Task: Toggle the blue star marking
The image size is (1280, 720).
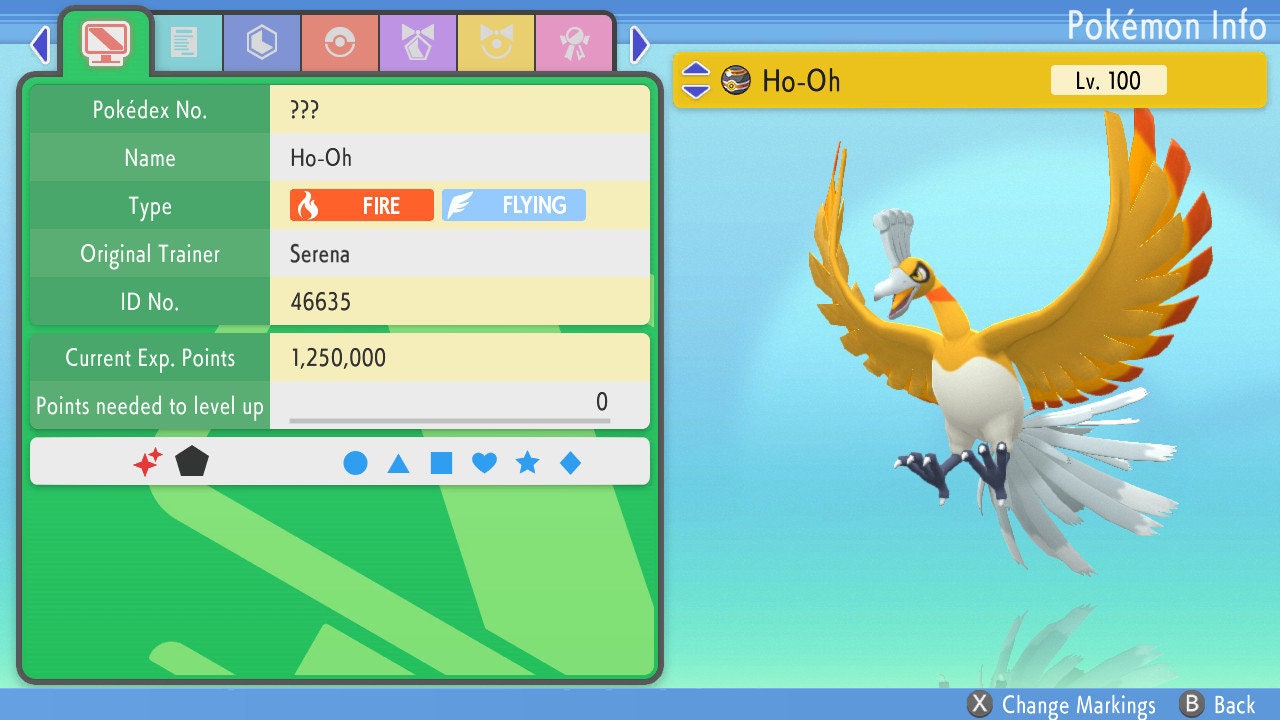Action: [x=527, y=463]
